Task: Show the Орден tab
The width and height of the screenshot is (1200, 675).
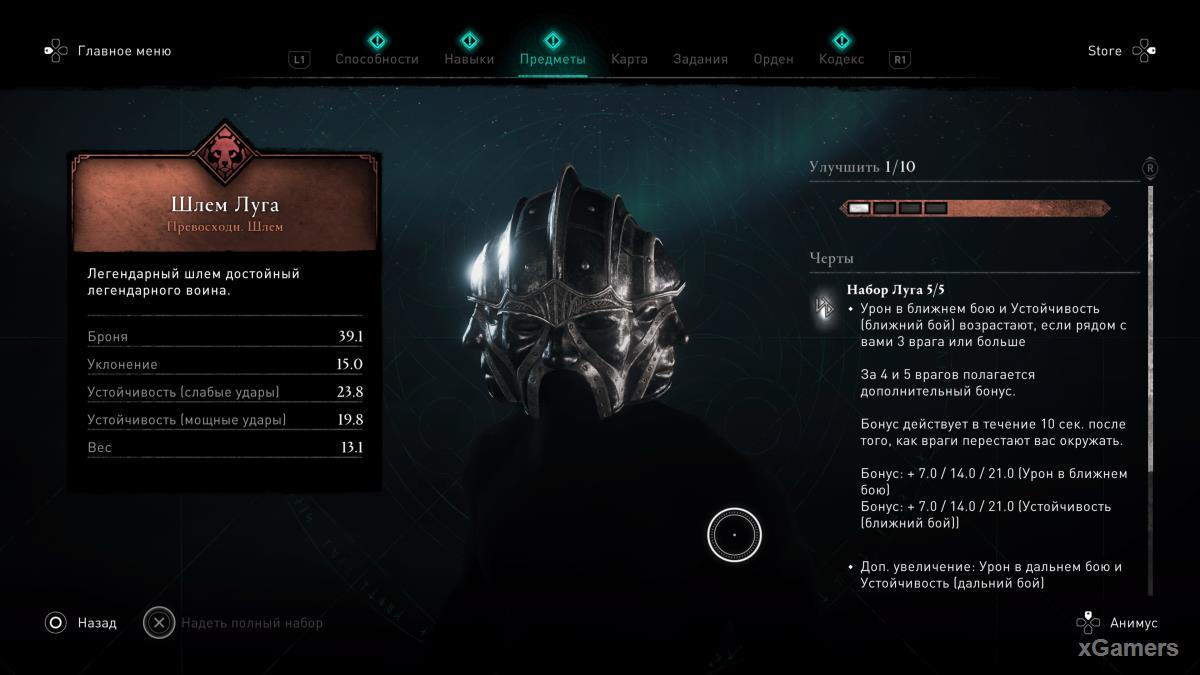Action: pyautogui.click(x=773, y=59)
